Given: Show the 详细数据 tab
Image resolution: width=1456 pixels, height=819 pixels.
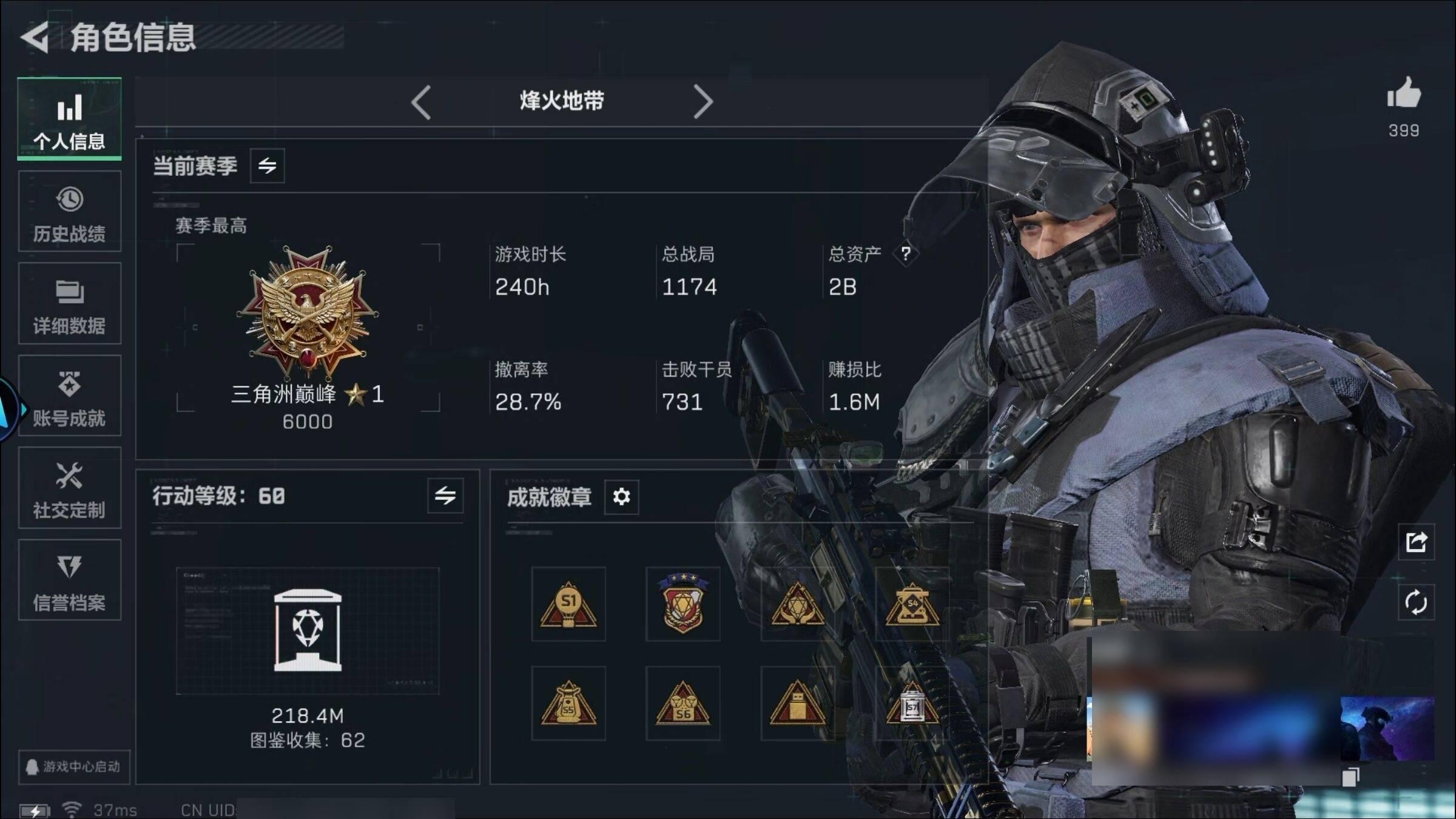Looking at the screenshot, I should (69, 304).
